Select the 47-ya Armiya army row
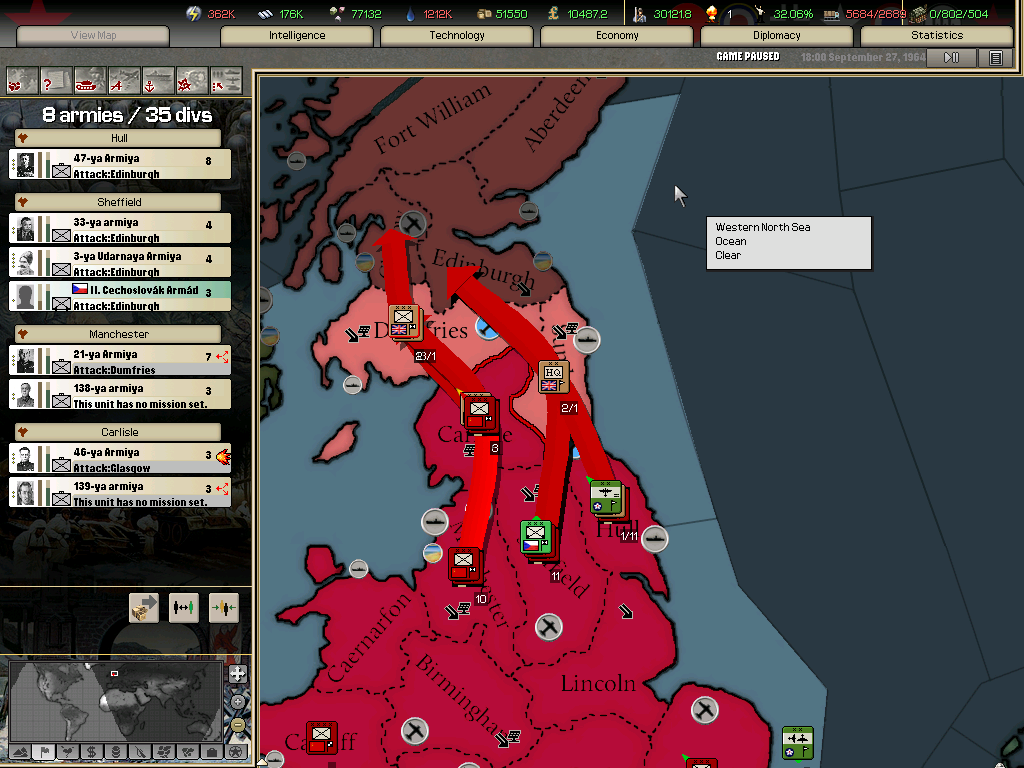Screen dimensions: 1024x768 click(120, 165)
